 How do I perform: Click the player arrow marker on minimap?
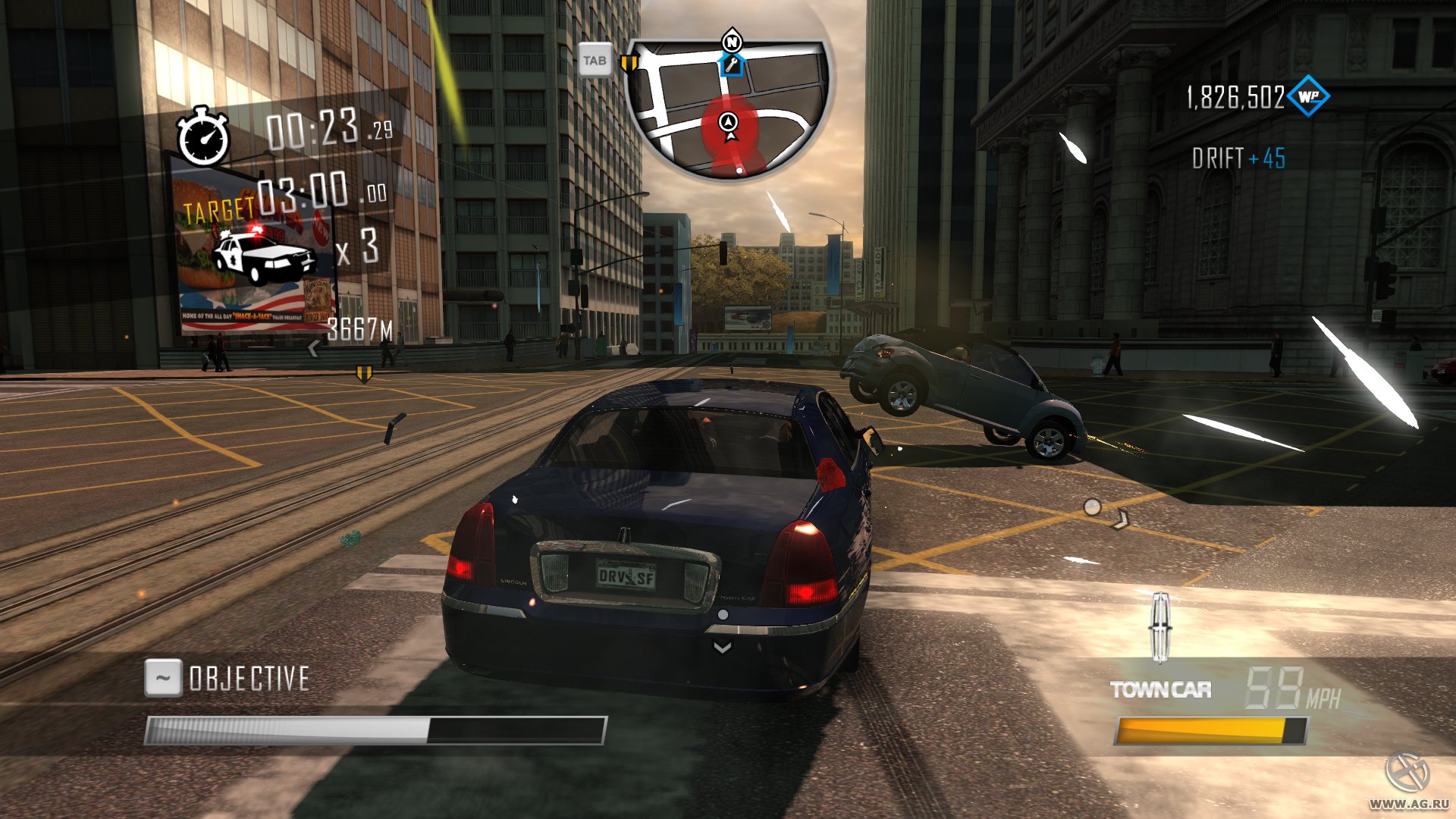[x=730, y=124]
